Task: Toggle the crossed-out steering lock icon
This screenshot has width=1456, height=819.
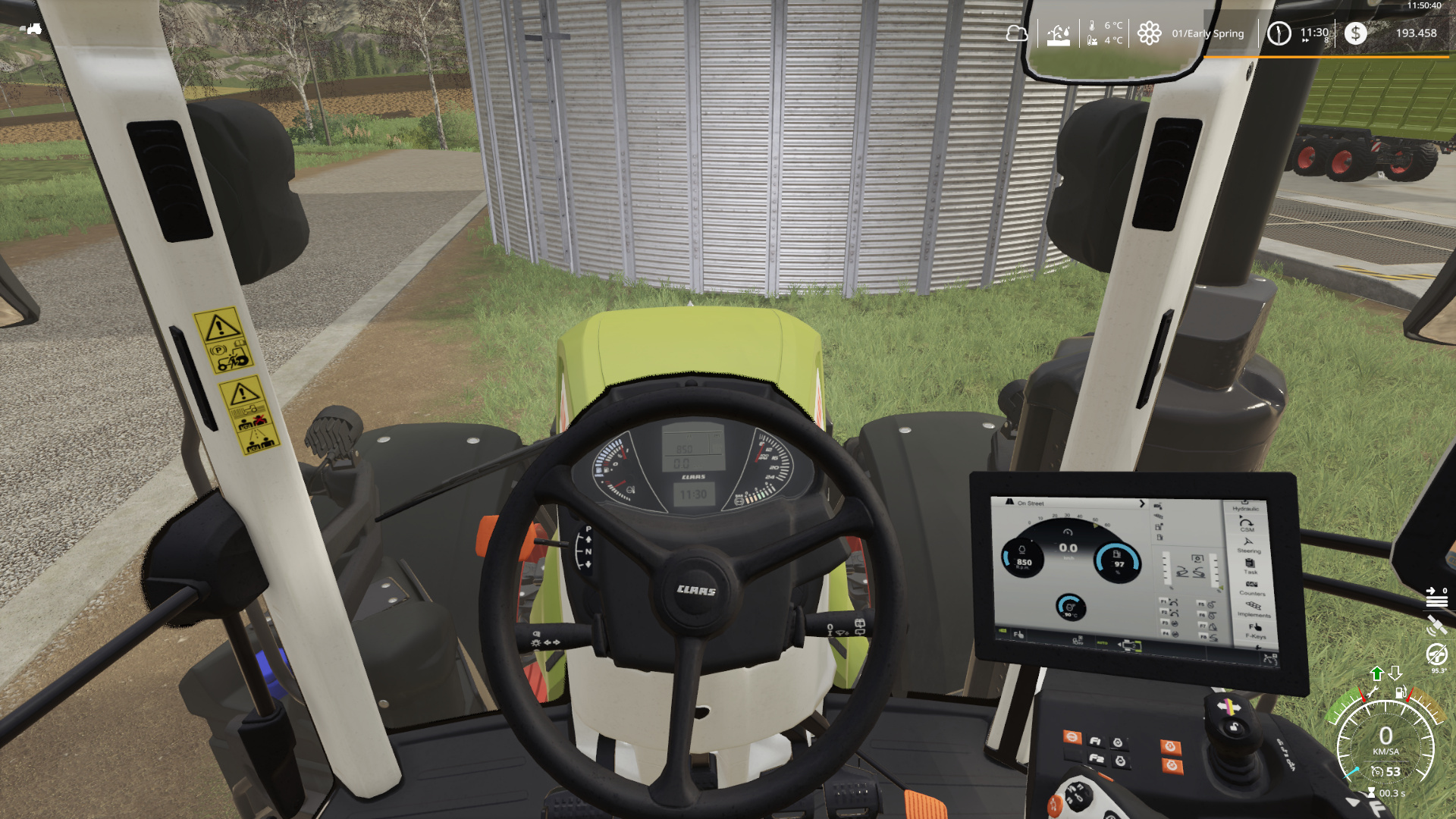Action: pyautogui.click(x=1436, y=653)
